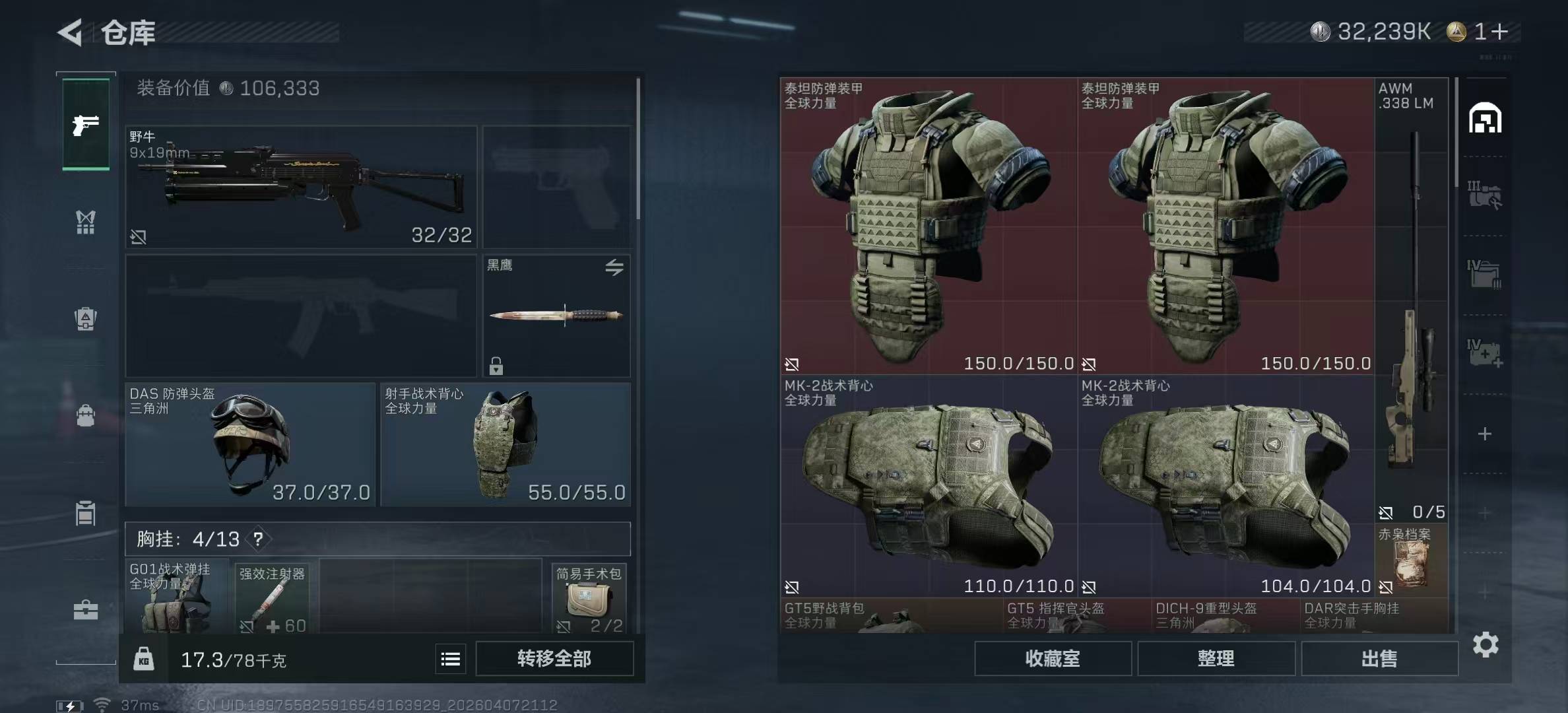Select the 野牛 9x19mm submachine gun slot
This screenshot has height=713, width=1568.
click(301, 187)
